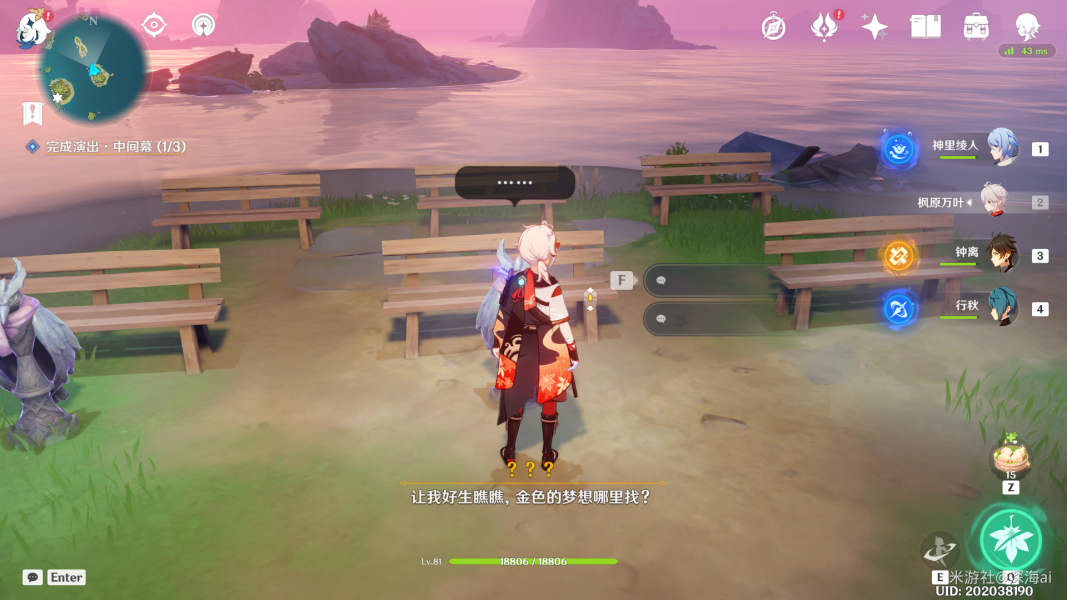Switch to party member 行秋
This screenshot has width=1067, height=600.
(1002, 307)
